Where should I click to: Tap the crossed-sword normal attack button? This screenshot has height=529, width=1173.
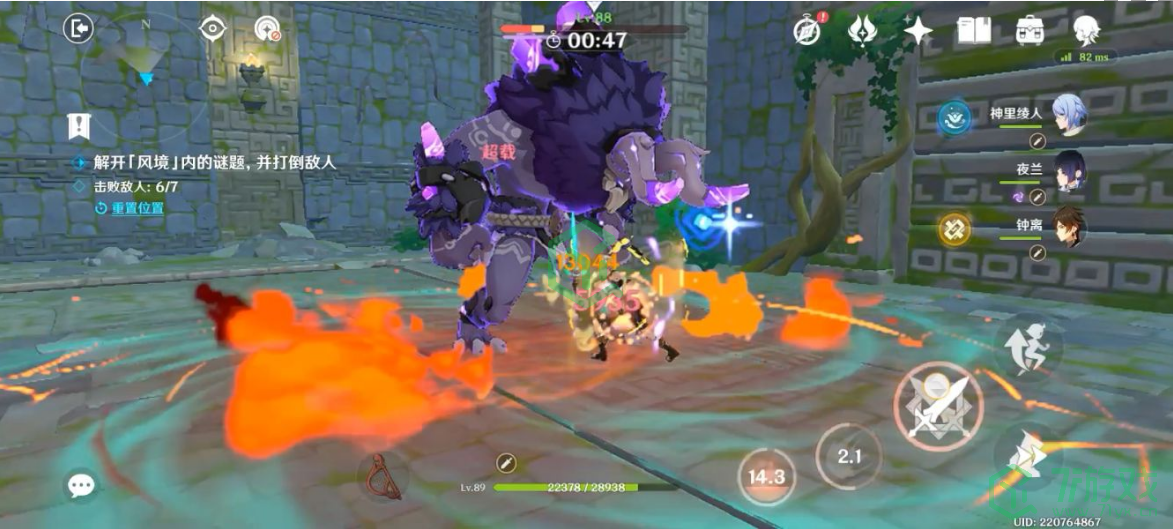[x=937, y=406]
